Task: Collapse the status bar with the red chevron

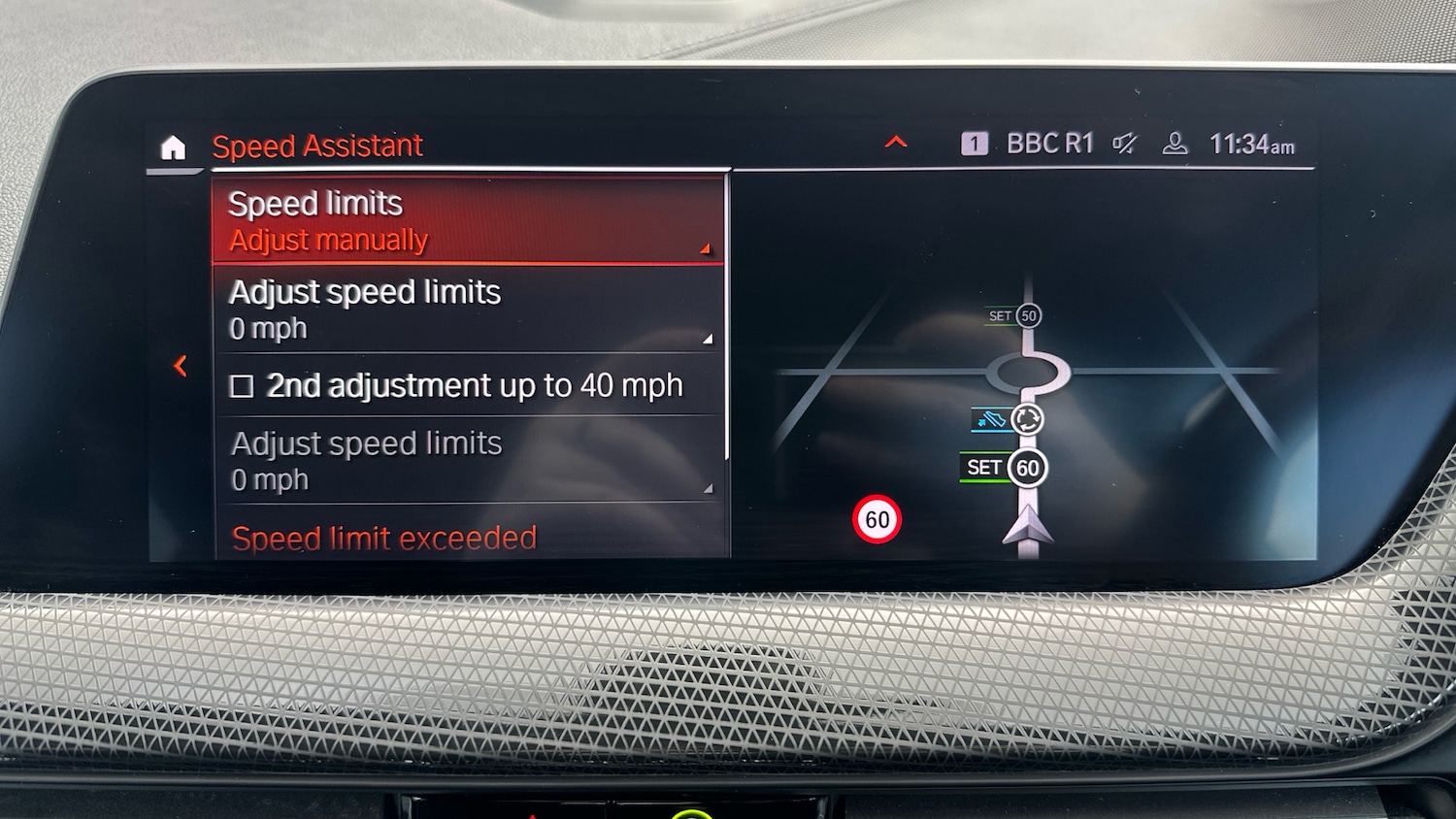Action: pyautogui.click(x=895, y=142)
